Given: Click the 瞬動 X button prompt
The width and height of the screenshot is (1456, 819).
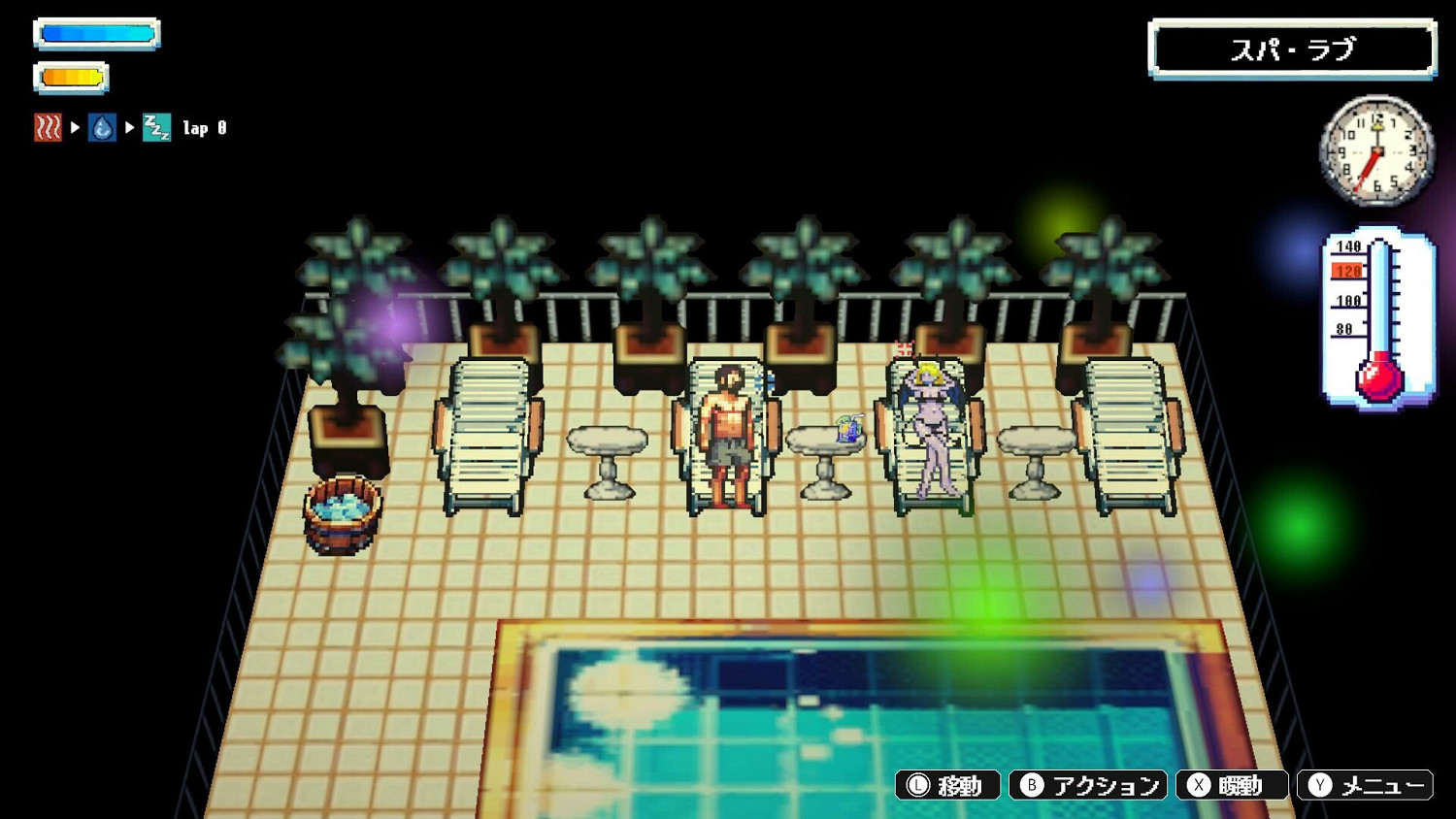Looking at the screenshot, I should pos(1233,786).
